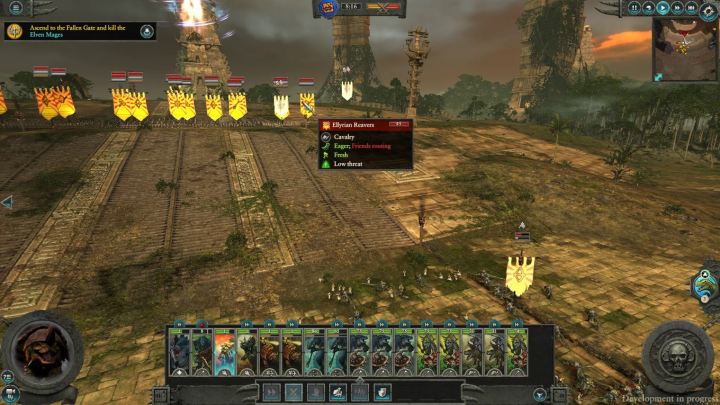
Task: Select the last unit card in the army
Action: 518,354
